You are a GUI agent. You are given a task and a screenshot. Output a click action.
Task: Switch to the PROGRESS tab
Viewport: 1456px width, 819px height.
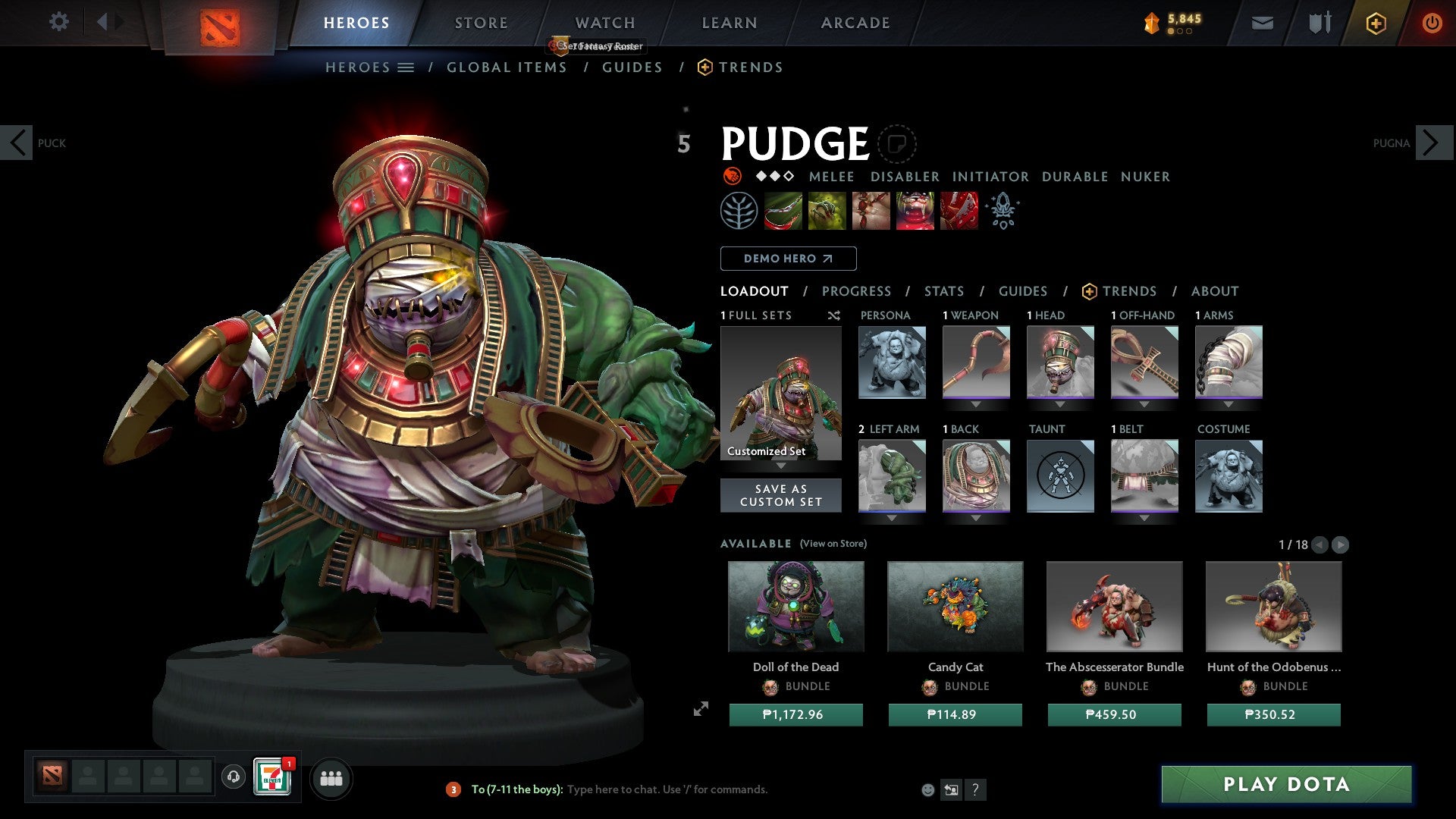[857, 290]
